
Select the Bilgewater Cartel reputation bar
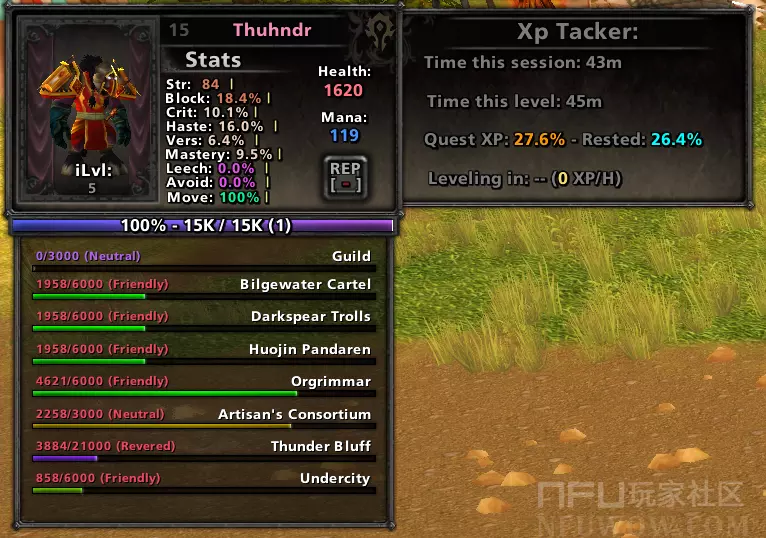(203, 291)
